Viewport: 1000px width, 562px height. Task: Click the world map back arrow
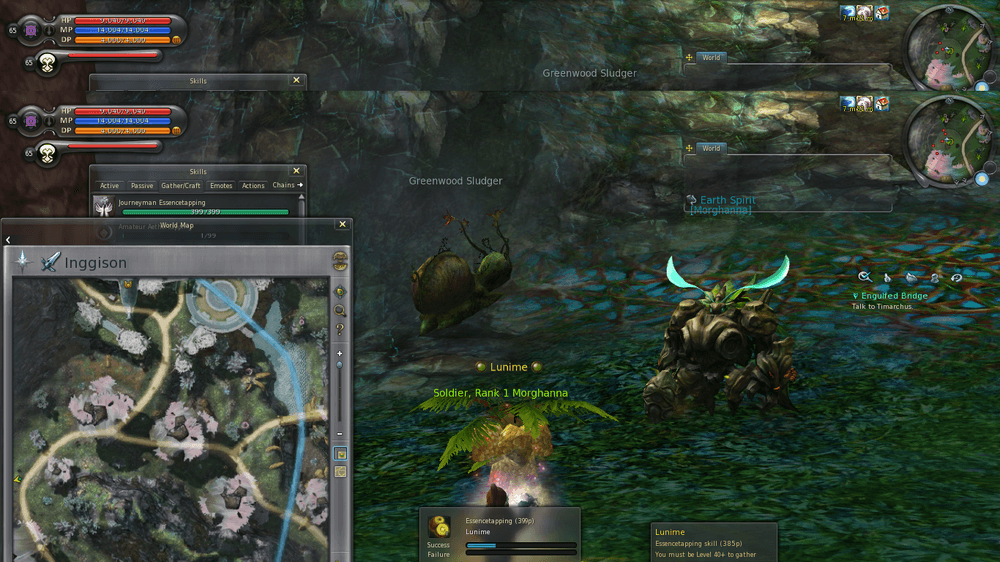8,240
